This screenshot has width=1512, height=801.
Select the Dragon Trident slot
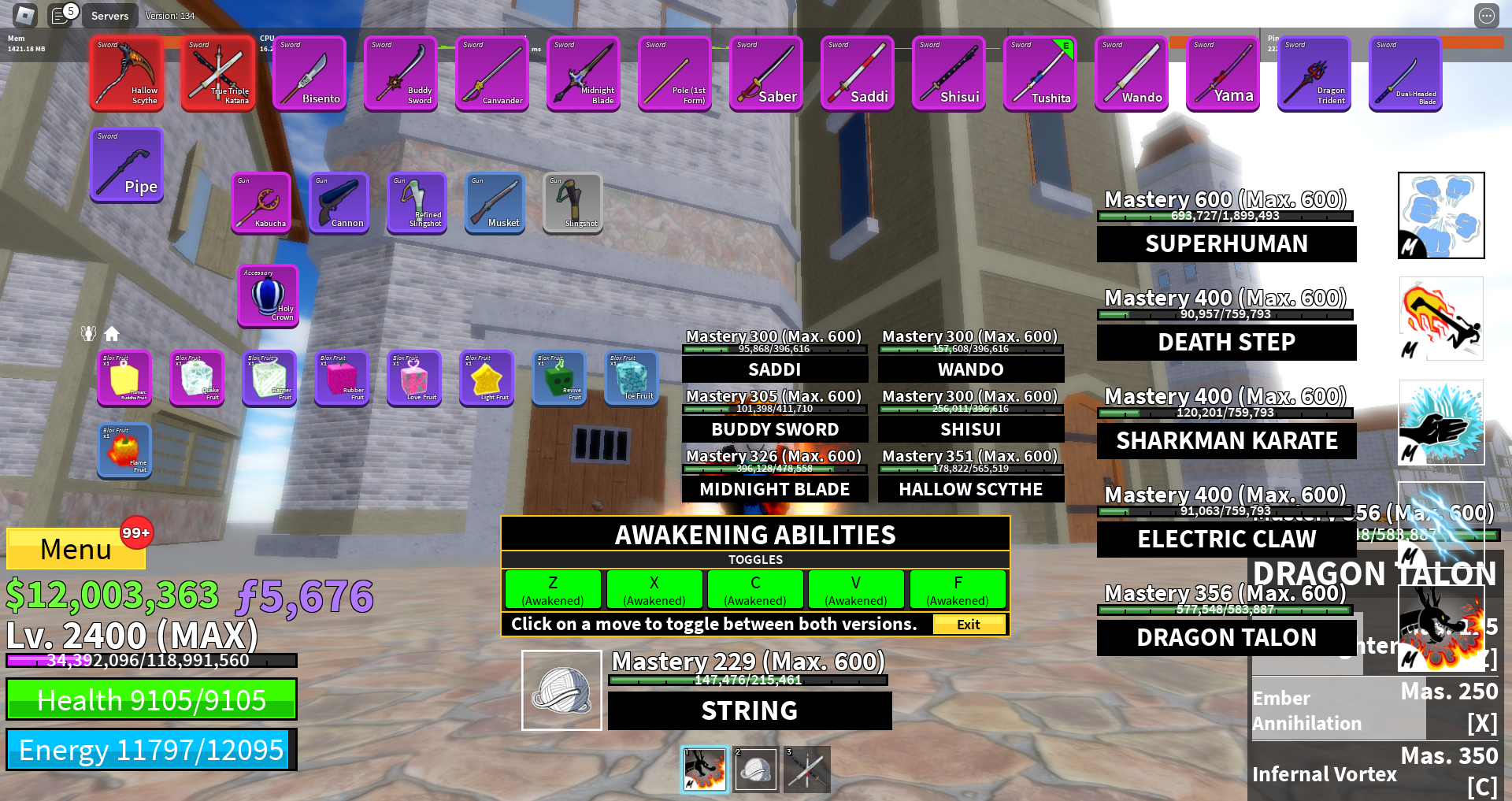1314,74
